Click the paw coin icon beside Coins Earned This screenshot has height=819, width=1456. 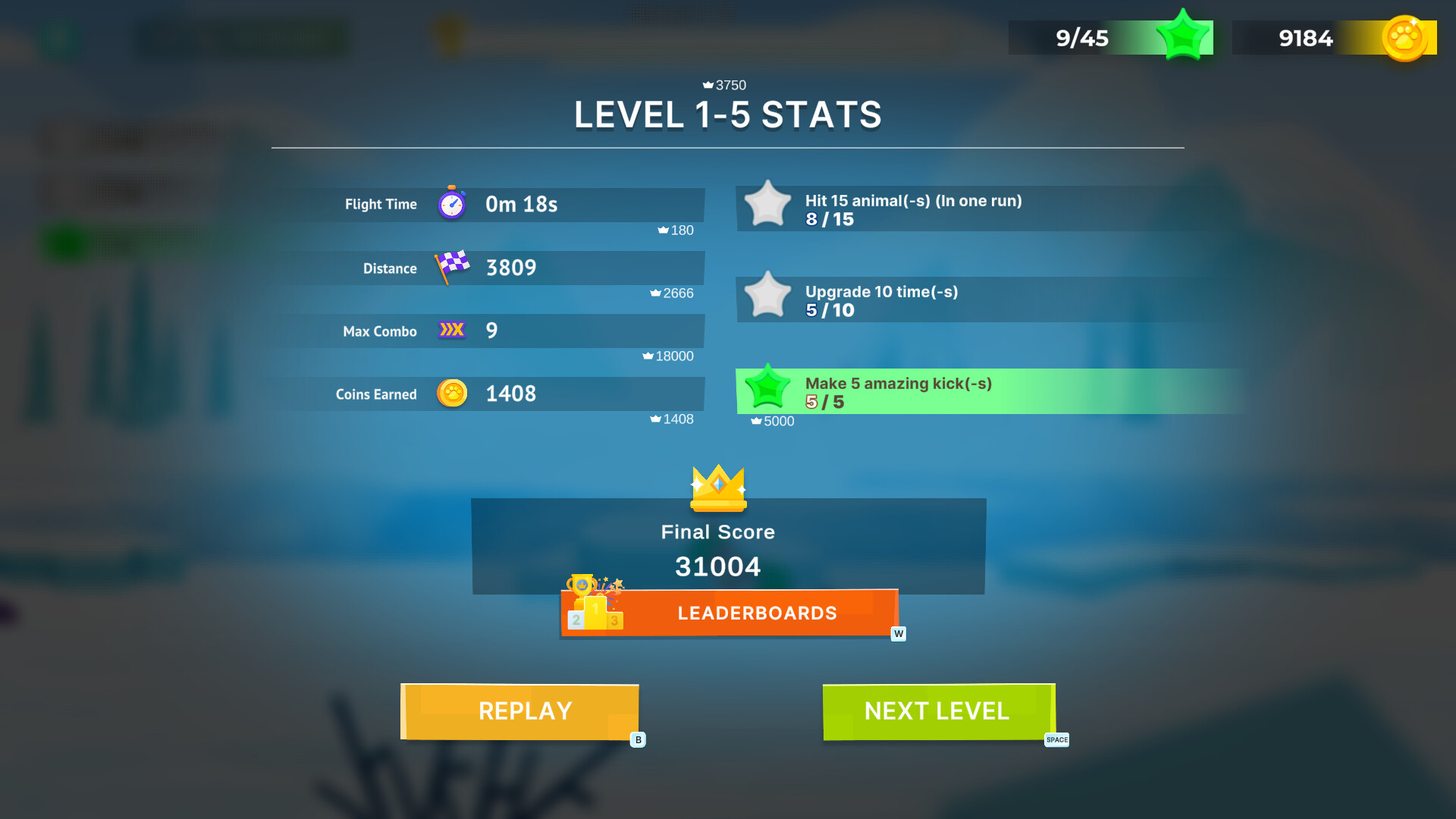[452, 394]
